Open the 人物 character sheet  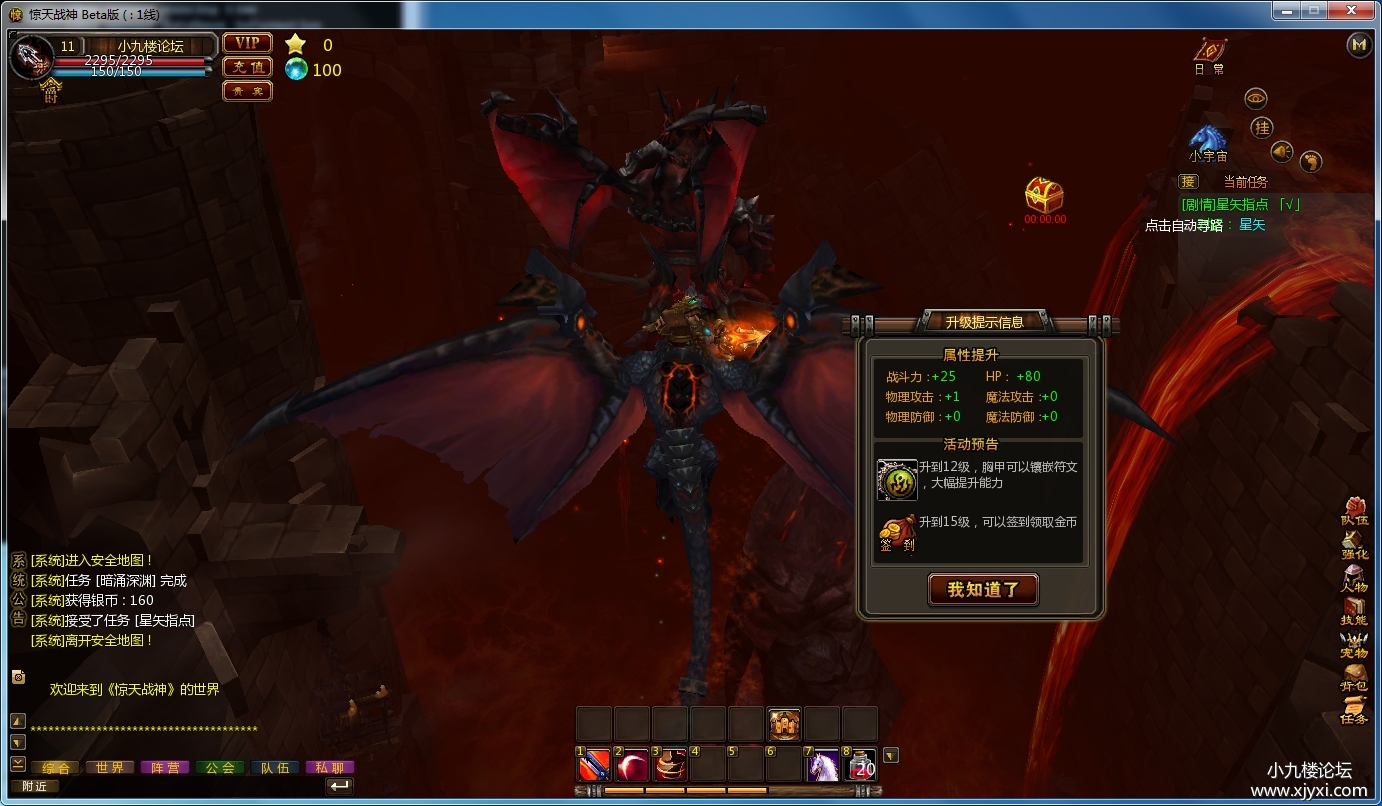[1354, 578]
